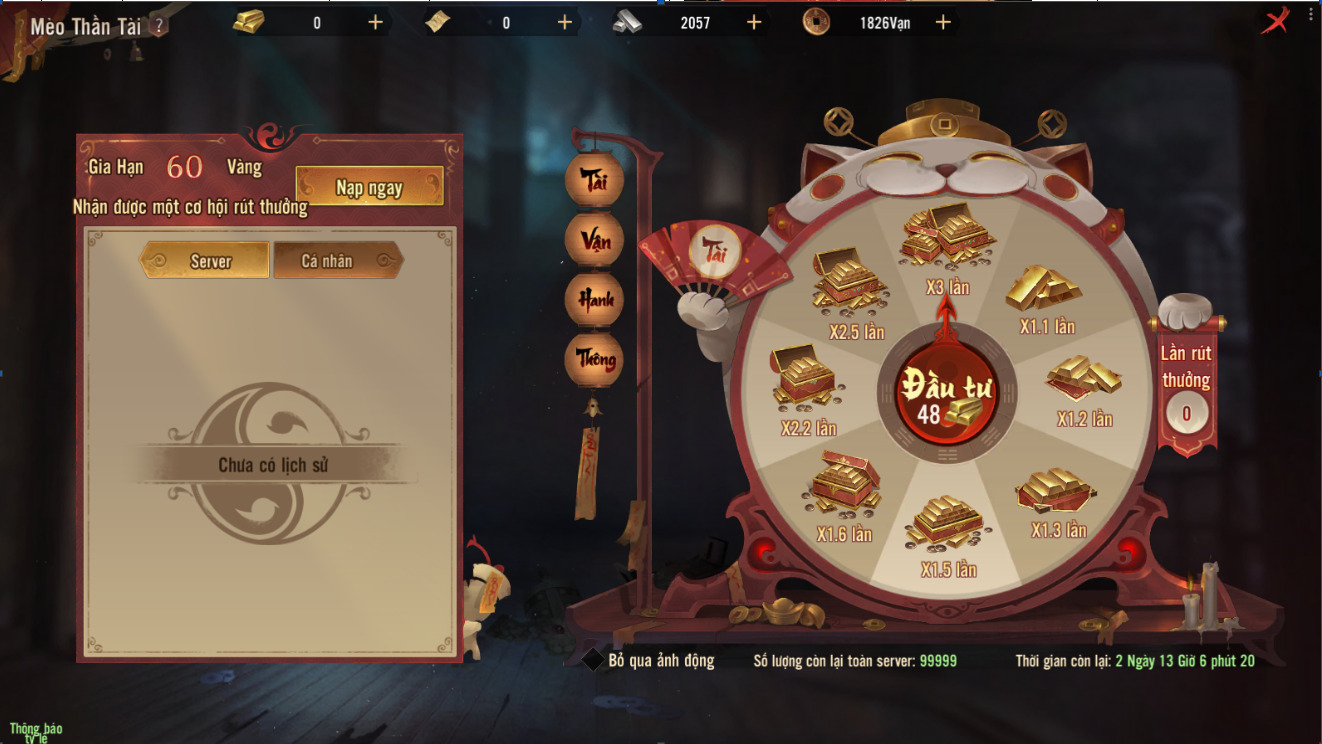Open the help question mark icon
The image size is (1322, 744).
coord(158,27)
